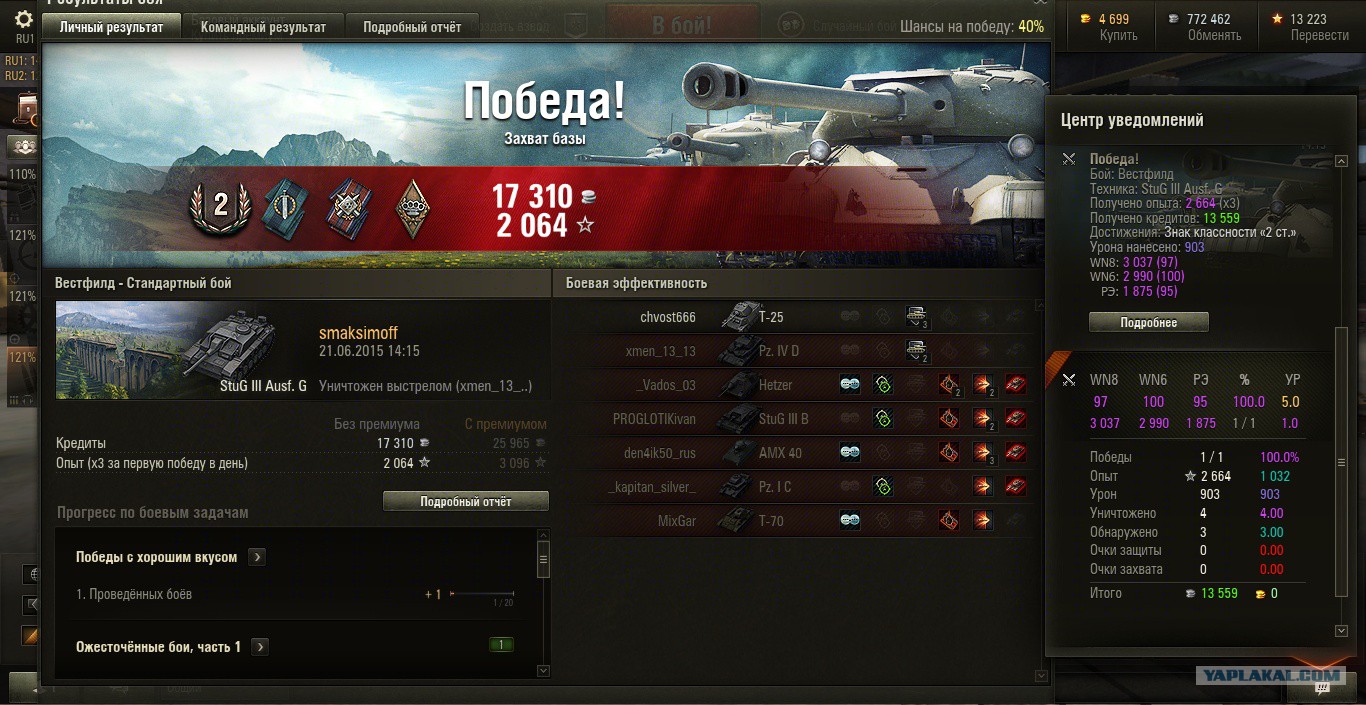The height and width of the screenshot is (705, 1366).
Task: Click the smaksimoff player name
Action: click(358, 333)
